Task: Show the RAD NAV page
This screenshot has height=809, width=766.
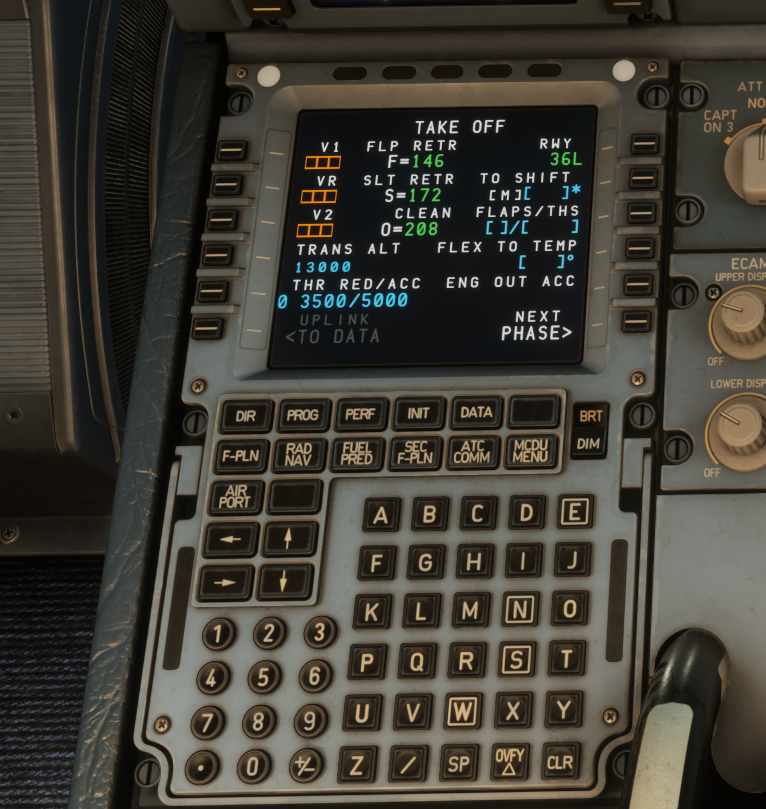Action: pos(299,455)
